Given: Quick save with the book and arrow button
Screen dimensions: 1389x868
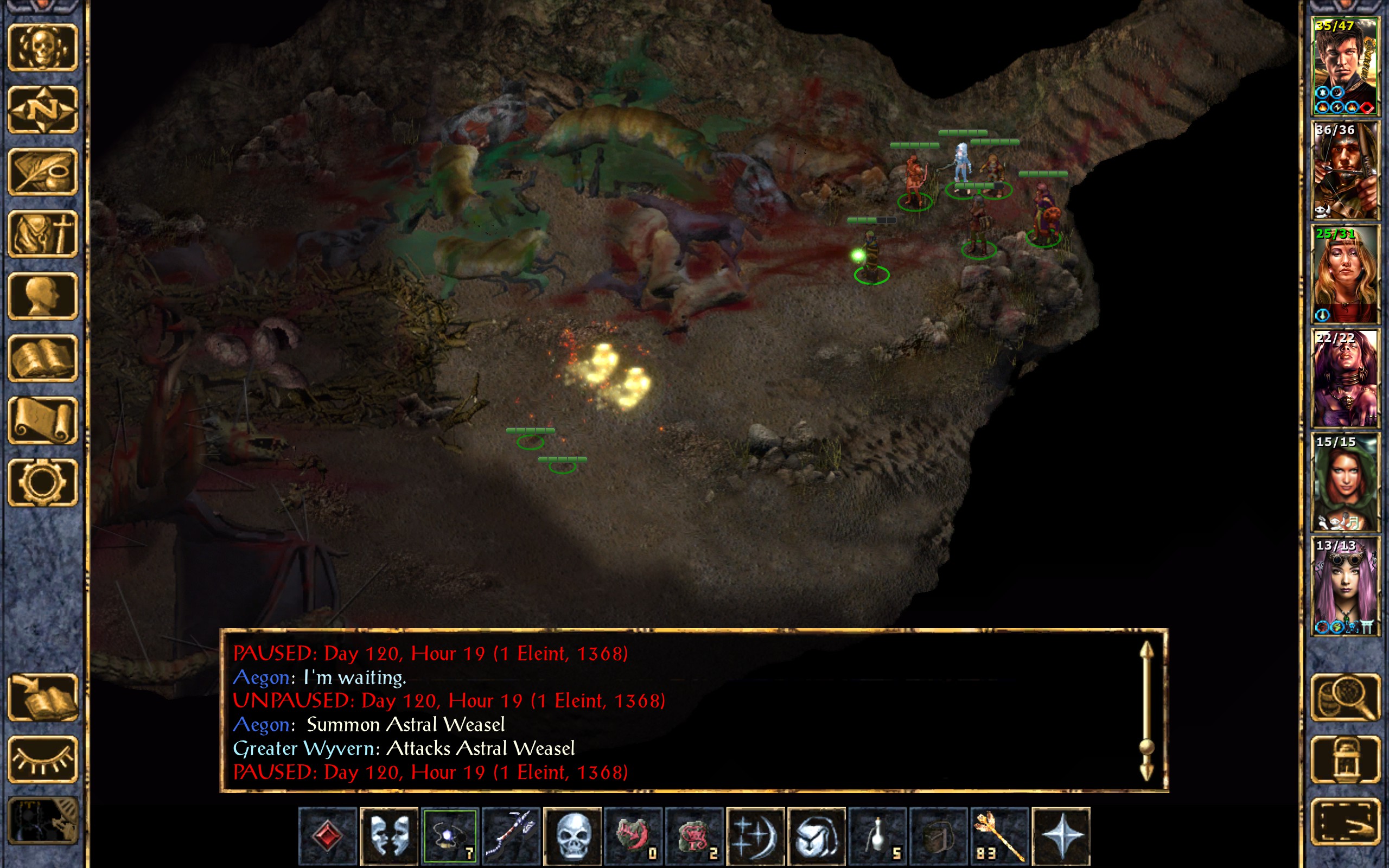Looking at the screenshot, I should tap(43, 698).
